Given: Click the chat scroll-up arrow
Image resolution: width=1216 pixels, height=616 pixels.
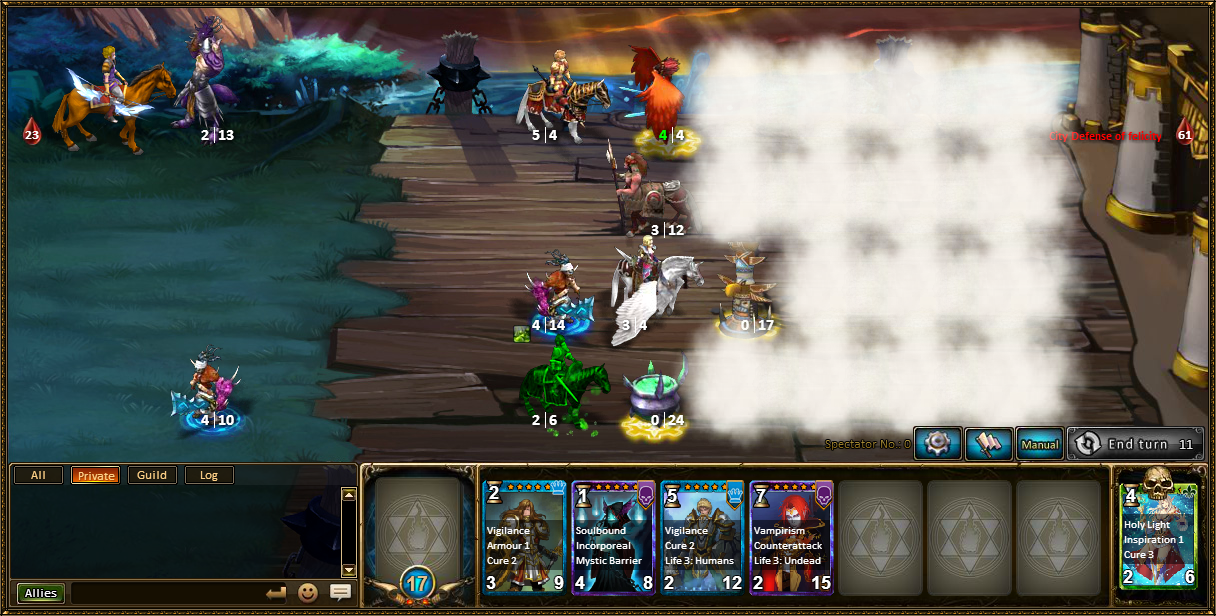Looking at the screenshot, I should click(x=348, y=494).
